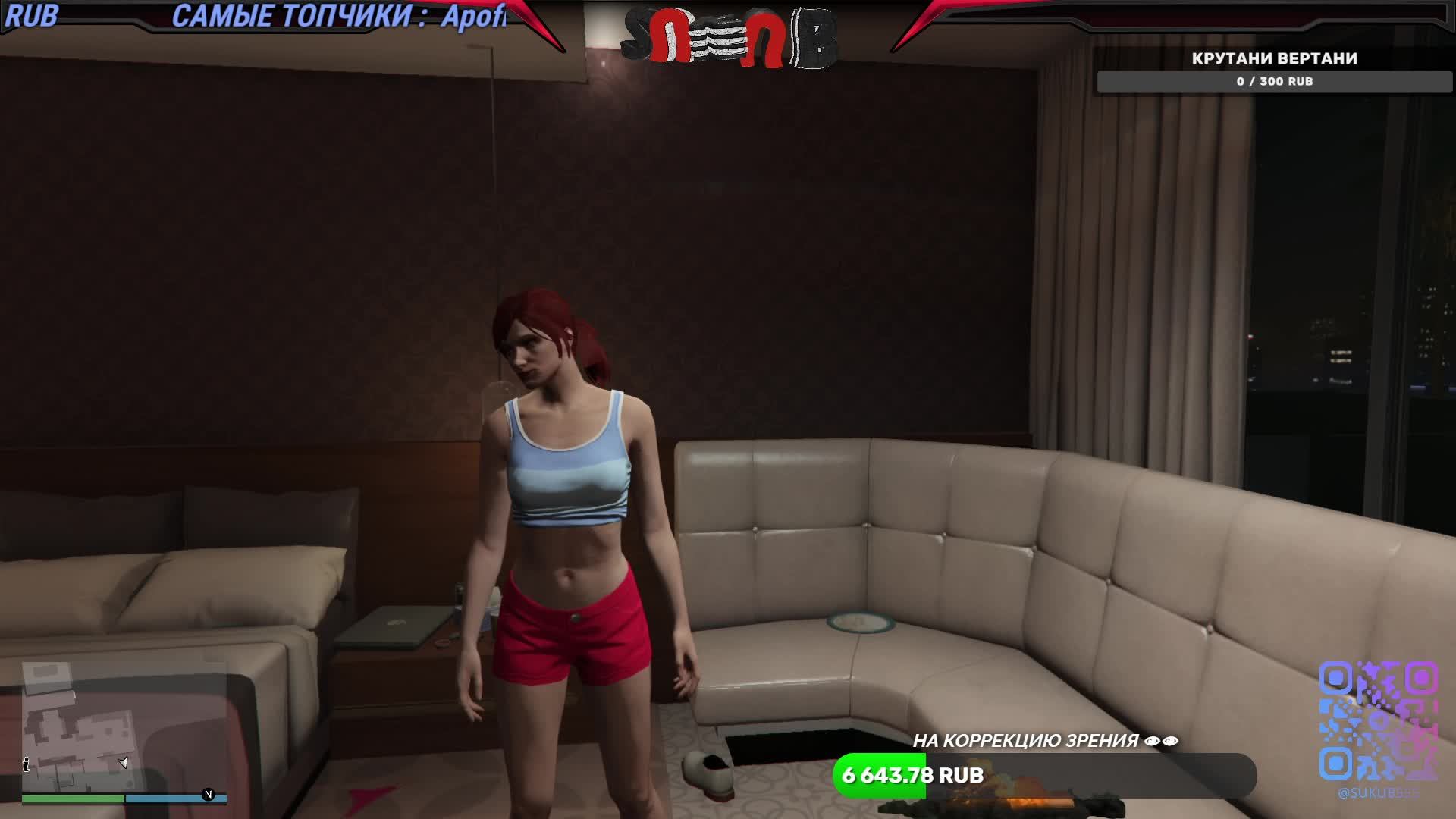1456x819 pixels.
Task: Click the 0 / 300 RUB progress bar
Action: [x=1274, y=81]
